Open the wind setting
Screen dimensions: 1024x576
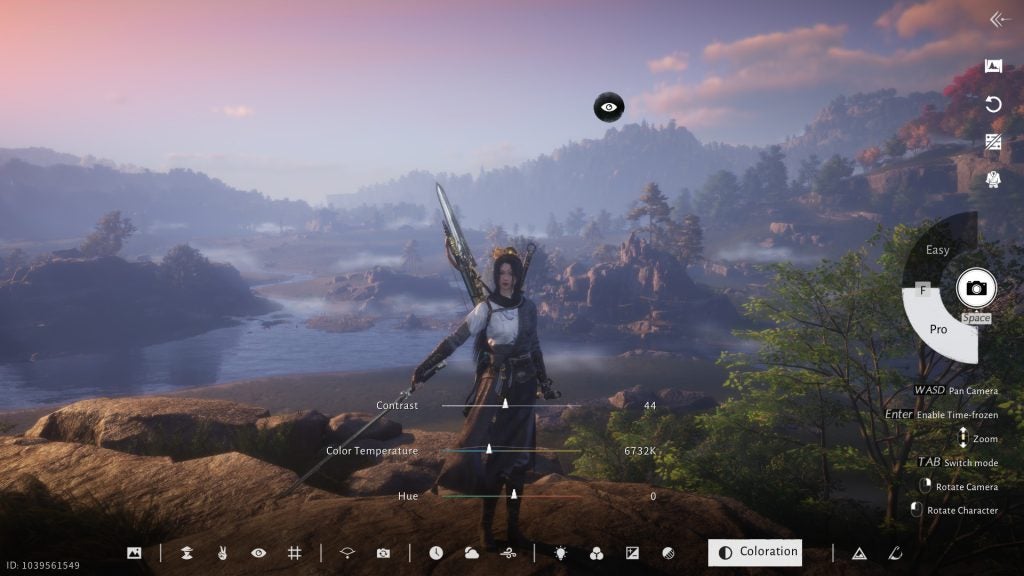507,552
